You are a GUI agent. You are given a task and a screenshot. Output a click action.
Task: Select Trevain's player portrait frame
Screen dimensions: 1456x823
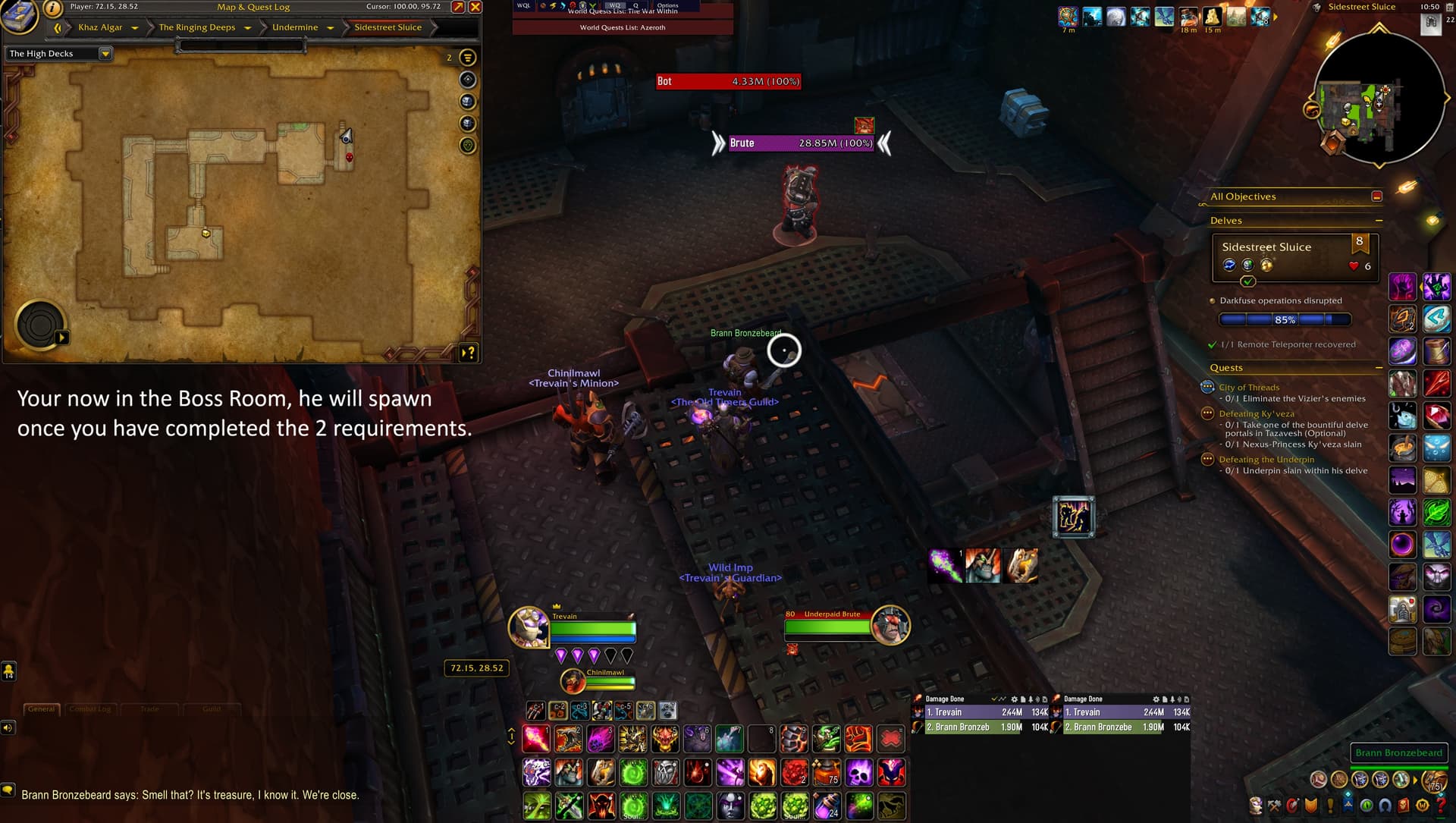pos(529,627)
